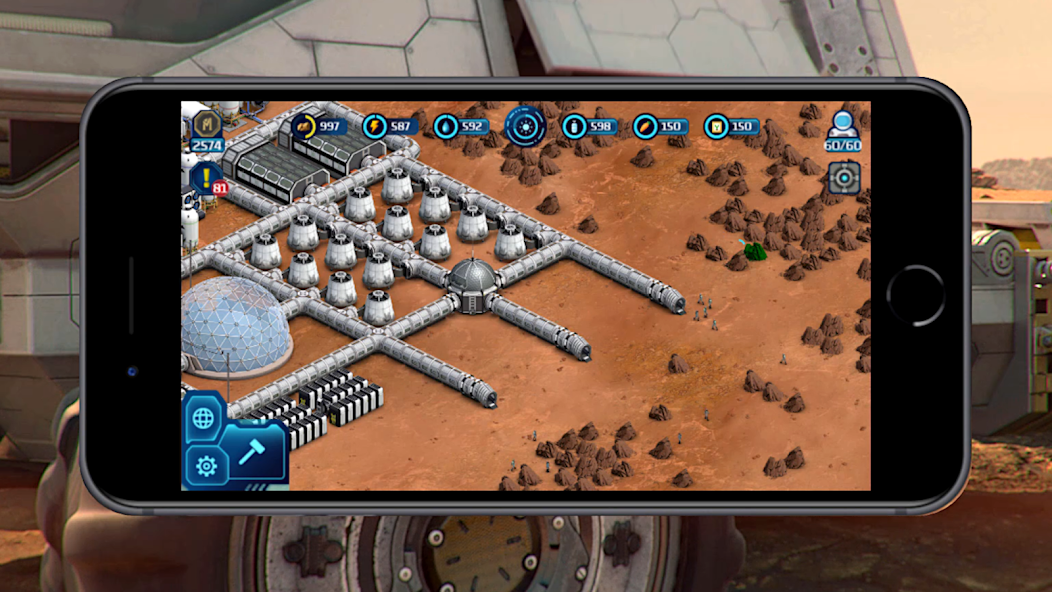Select the circular sun day-cycle dial

[x=525, y=126]
